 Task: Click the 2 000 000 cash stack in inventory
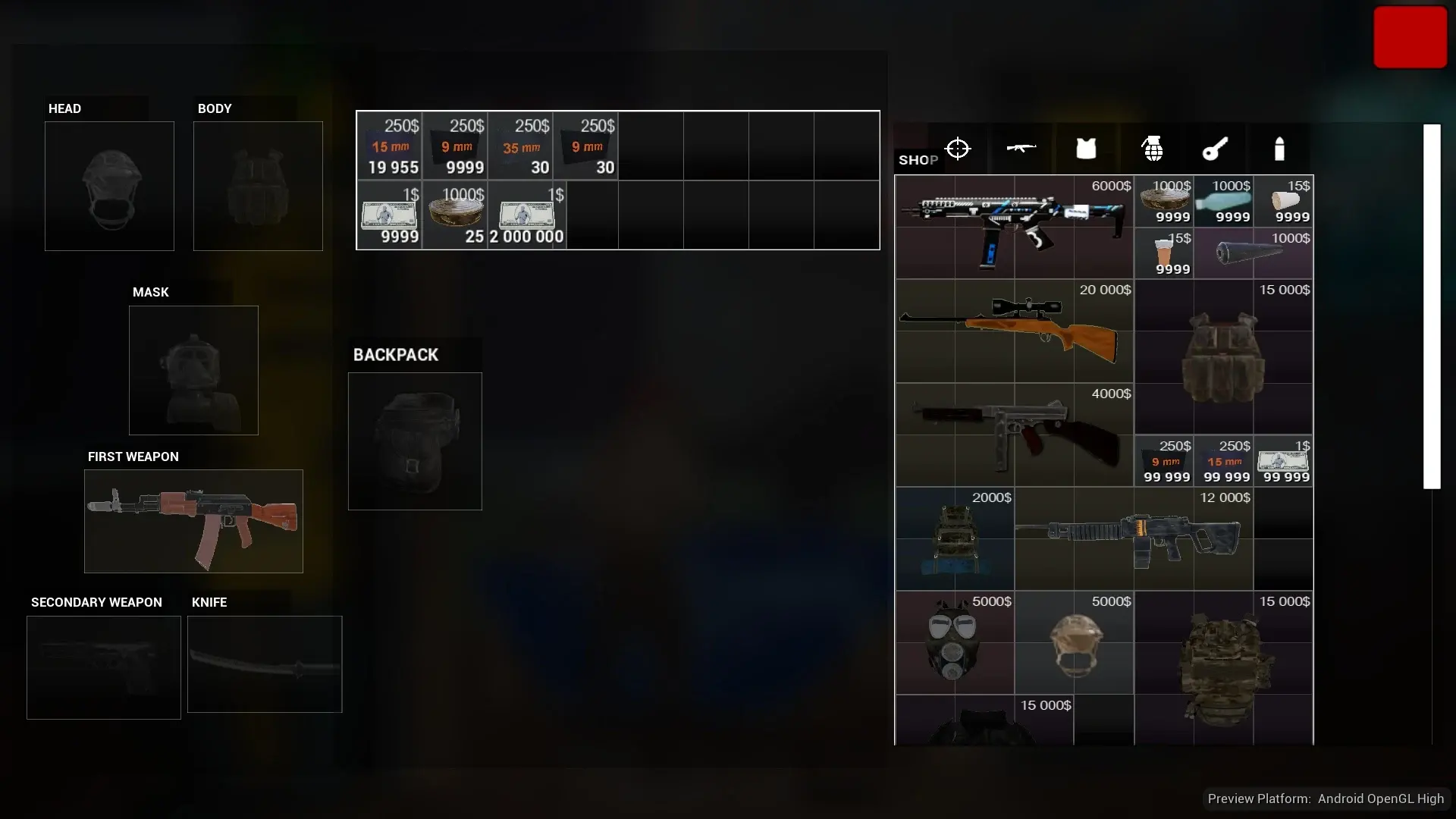(x=526, y=215)
